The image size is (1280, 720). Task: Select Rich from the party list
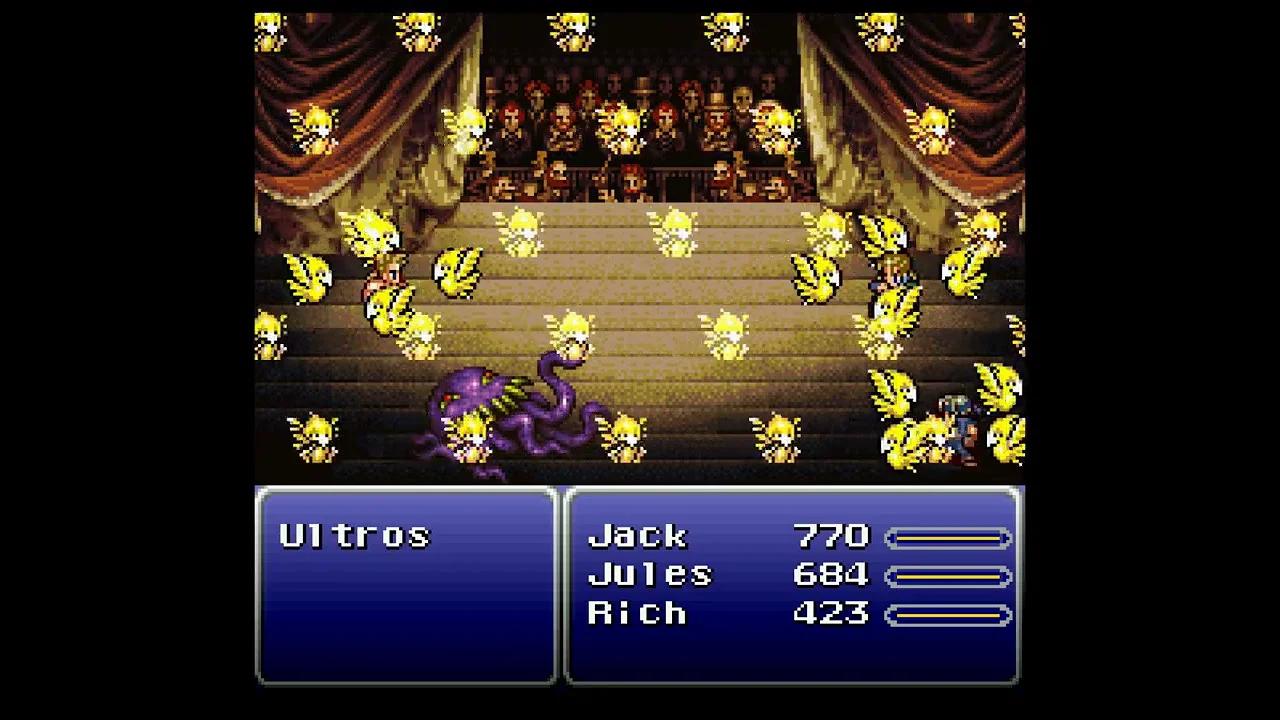(x=640, y=613)
